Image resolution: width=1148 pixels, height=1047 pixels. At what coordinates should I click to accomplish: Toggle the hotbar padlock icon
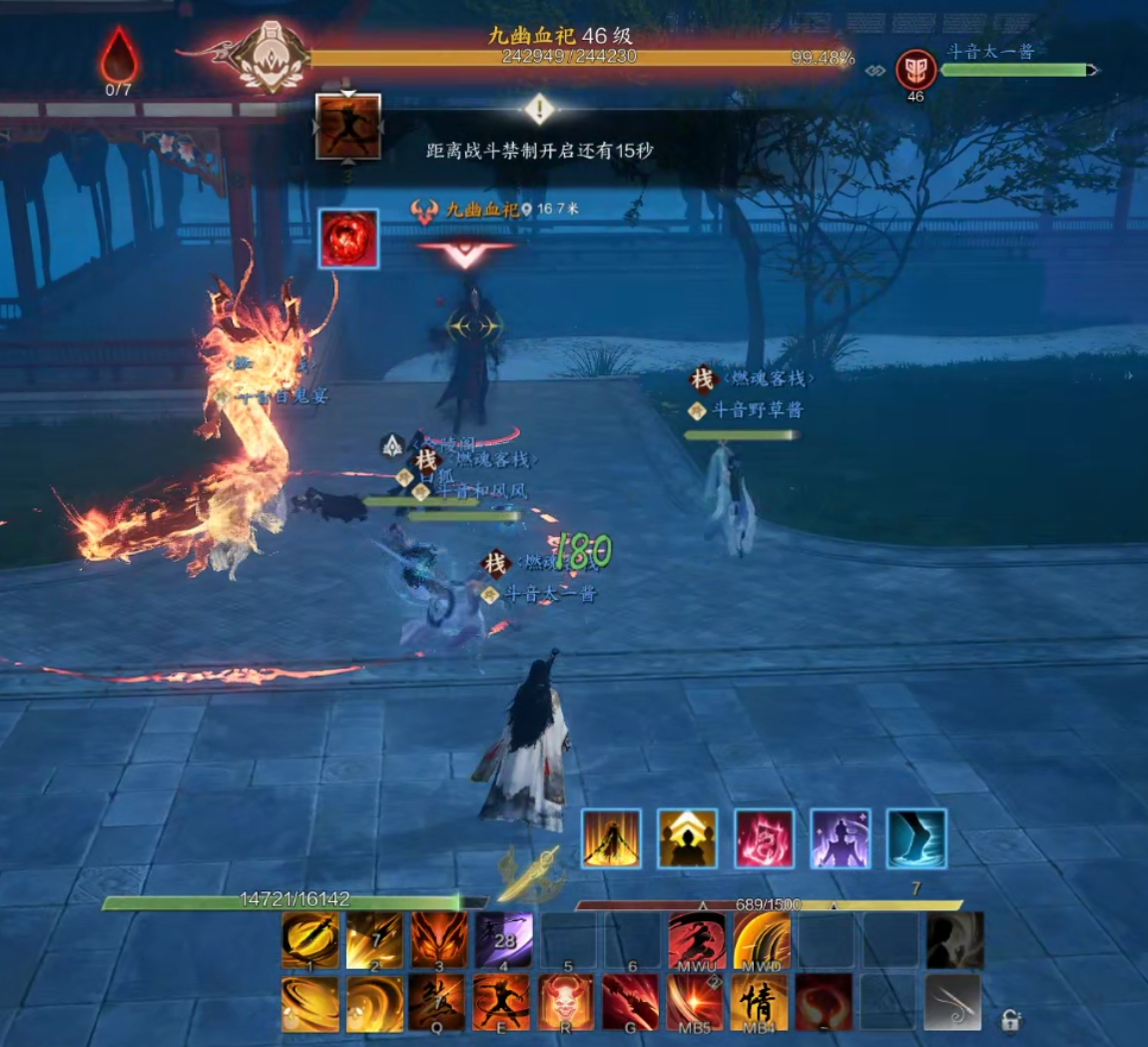point(1010,1020)
